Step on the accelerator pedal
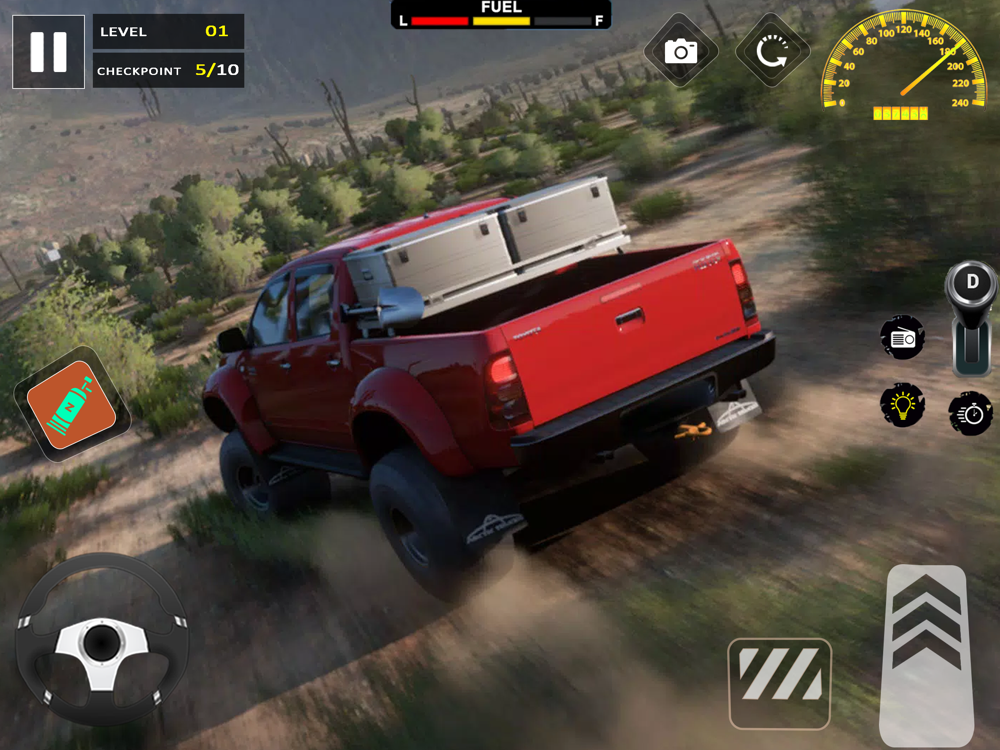Screen dimensions: 1000x750 coord(926,655)
